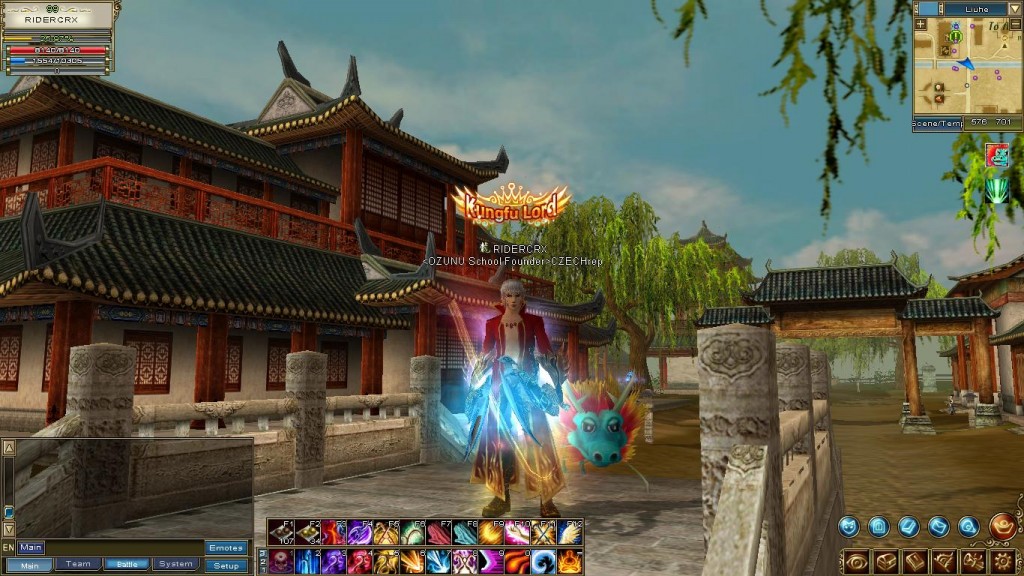Expand the Liuhe map dropdown arrow
The image size is (1024, 576).
pos(1014,9)
